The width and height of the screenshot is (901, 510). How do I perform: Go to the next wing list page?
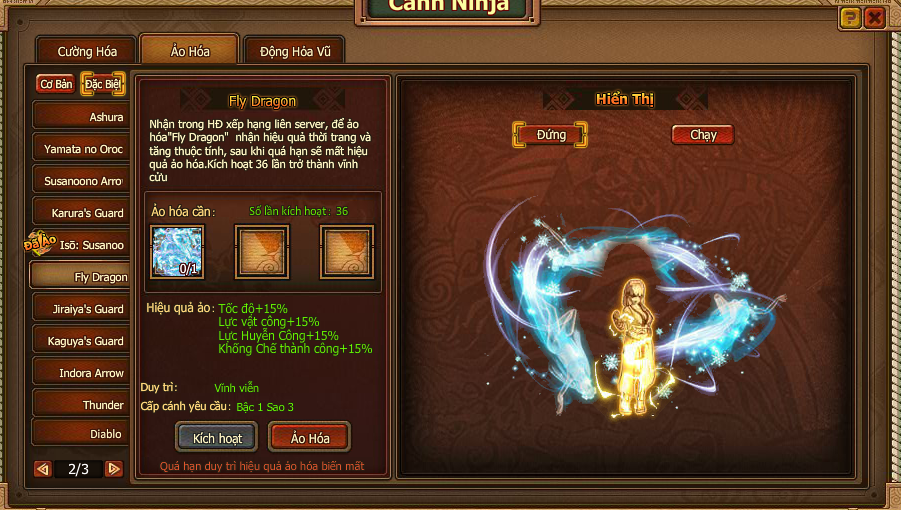(114, 468)
